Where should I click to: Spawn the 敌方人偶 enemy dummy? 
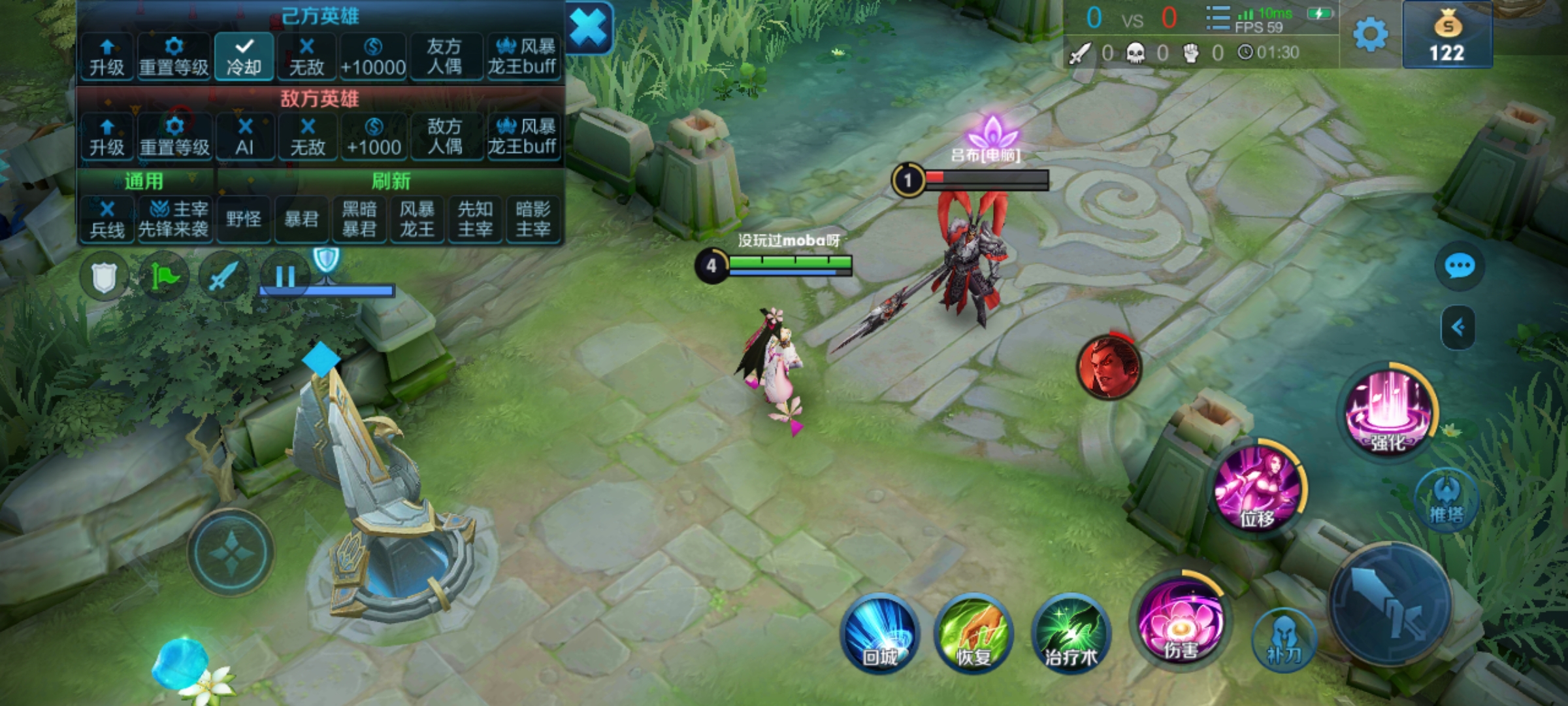point(444,137)
